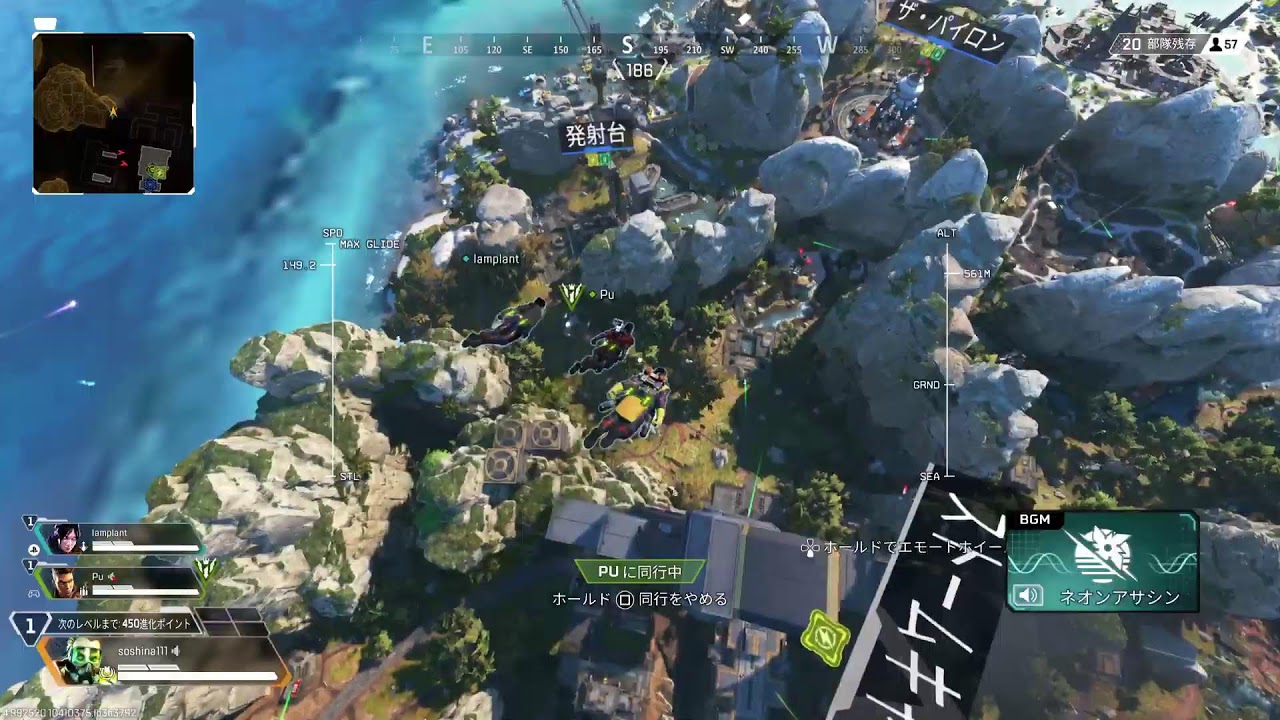
Task: Click the player count person icon showing 57
Action: pos(1215,43)
